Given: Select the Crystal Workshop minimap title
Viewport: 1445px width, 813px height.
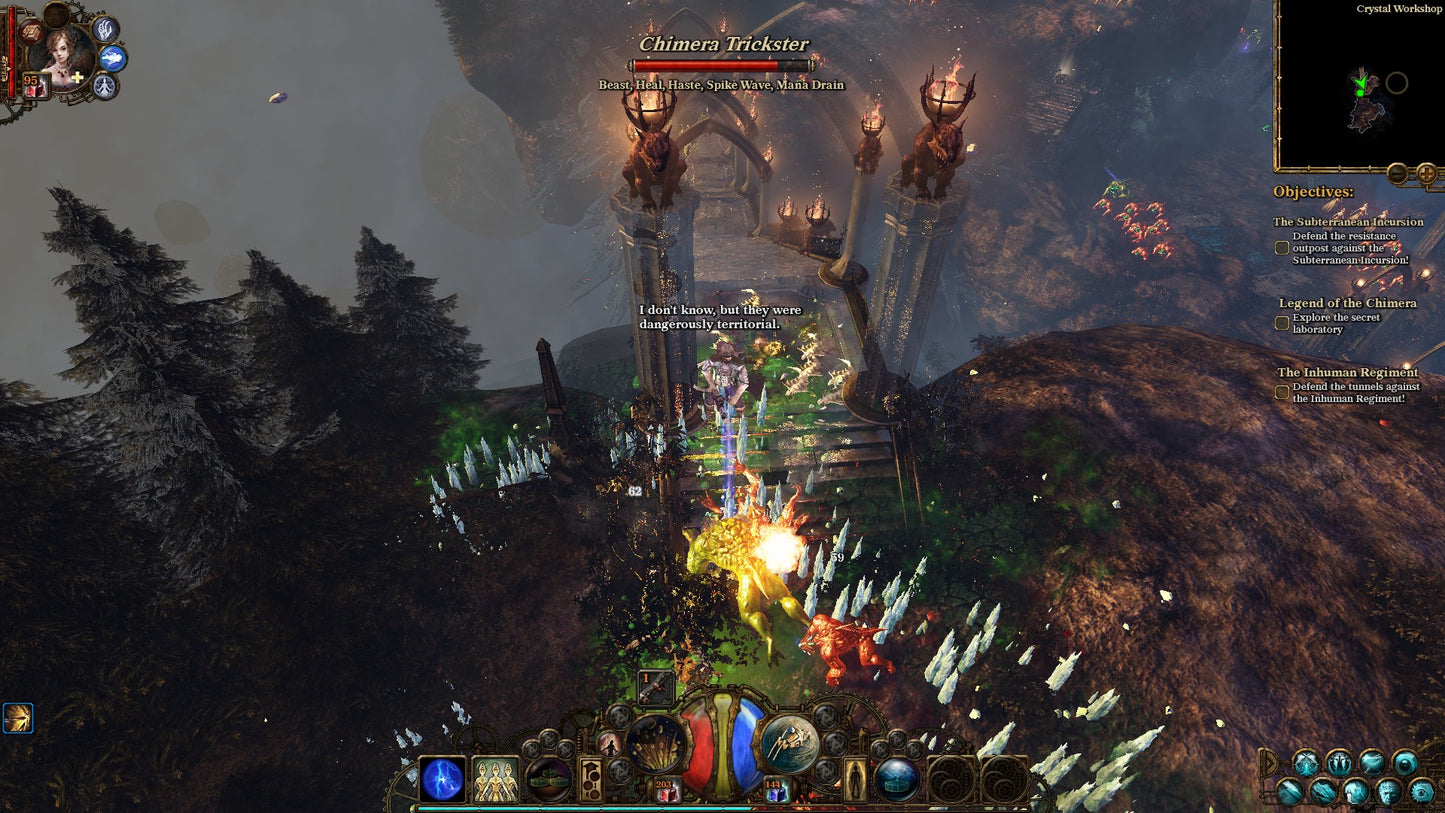Looking at the screenshot, I should coord(1397,8).
